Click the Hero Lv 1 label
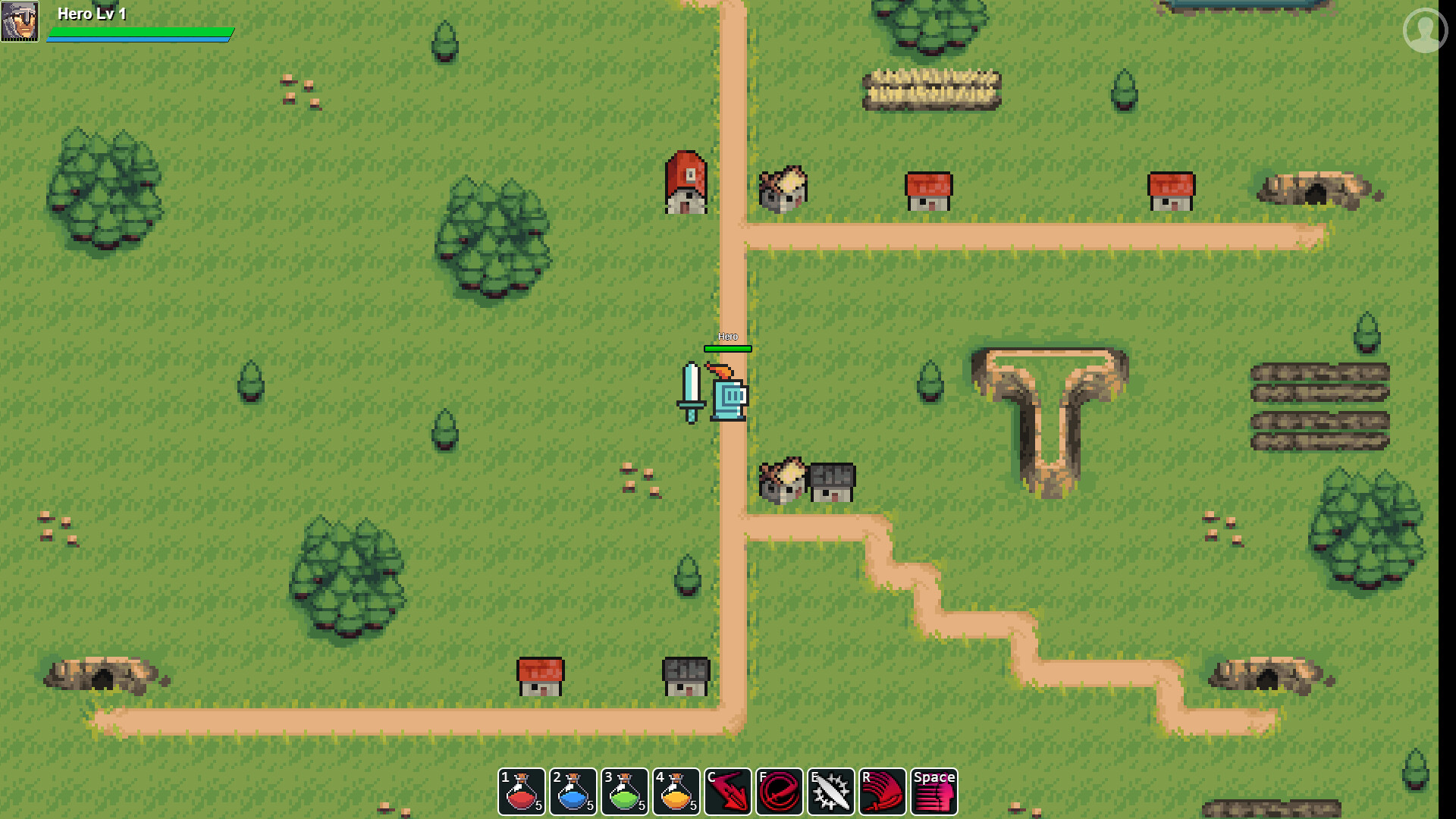This screenshot has width=1456, height=819. point(93,13)
